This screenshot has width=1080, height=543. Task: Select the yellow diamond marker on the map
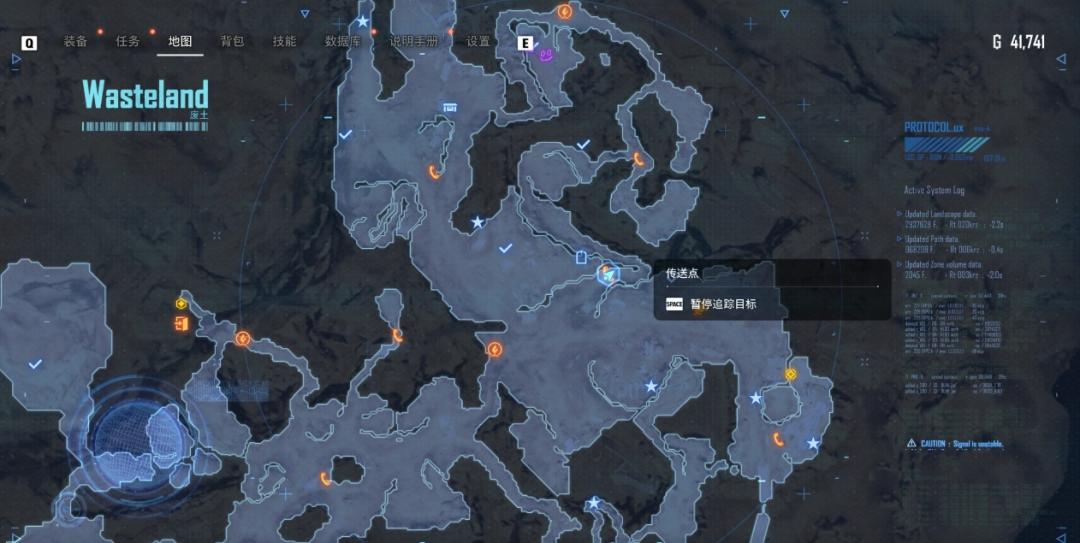pyautogui.click(x=790, y=374)
